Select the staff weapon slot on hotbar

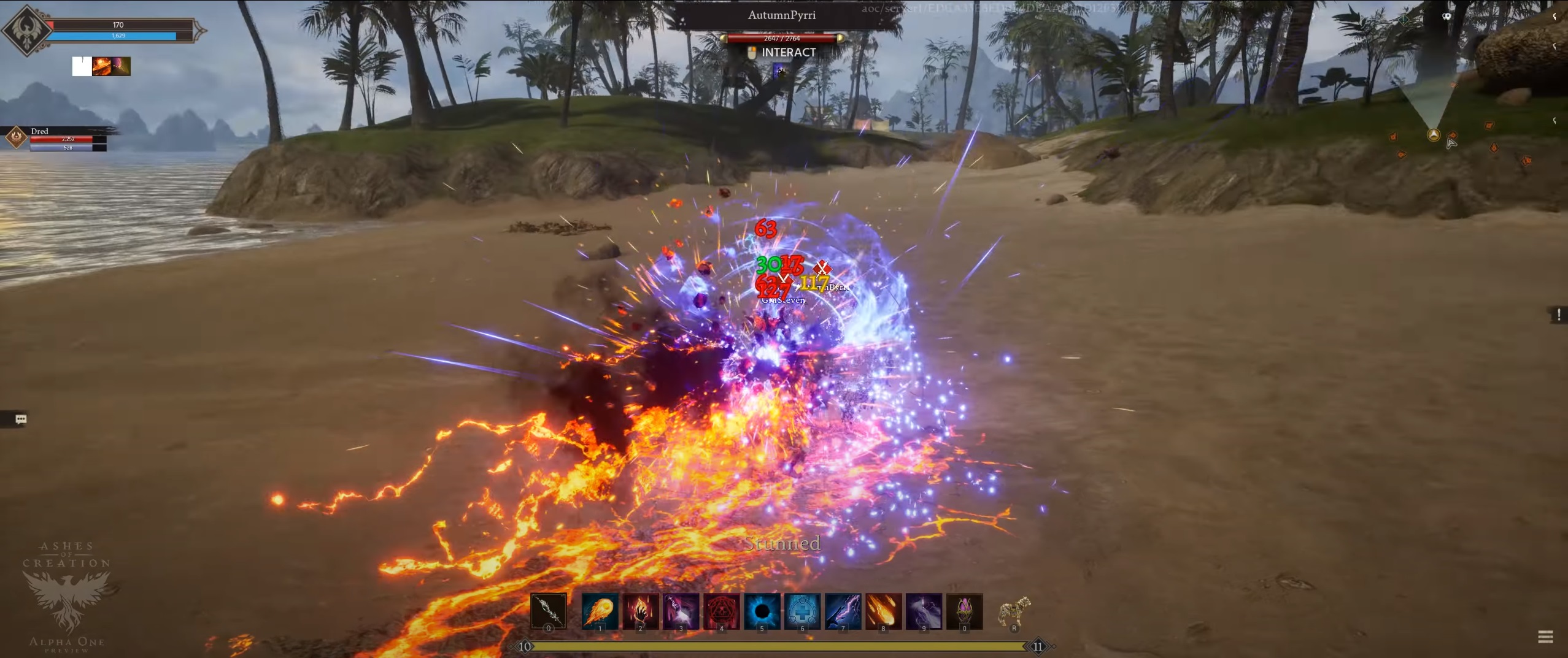(x=549, y=610)
